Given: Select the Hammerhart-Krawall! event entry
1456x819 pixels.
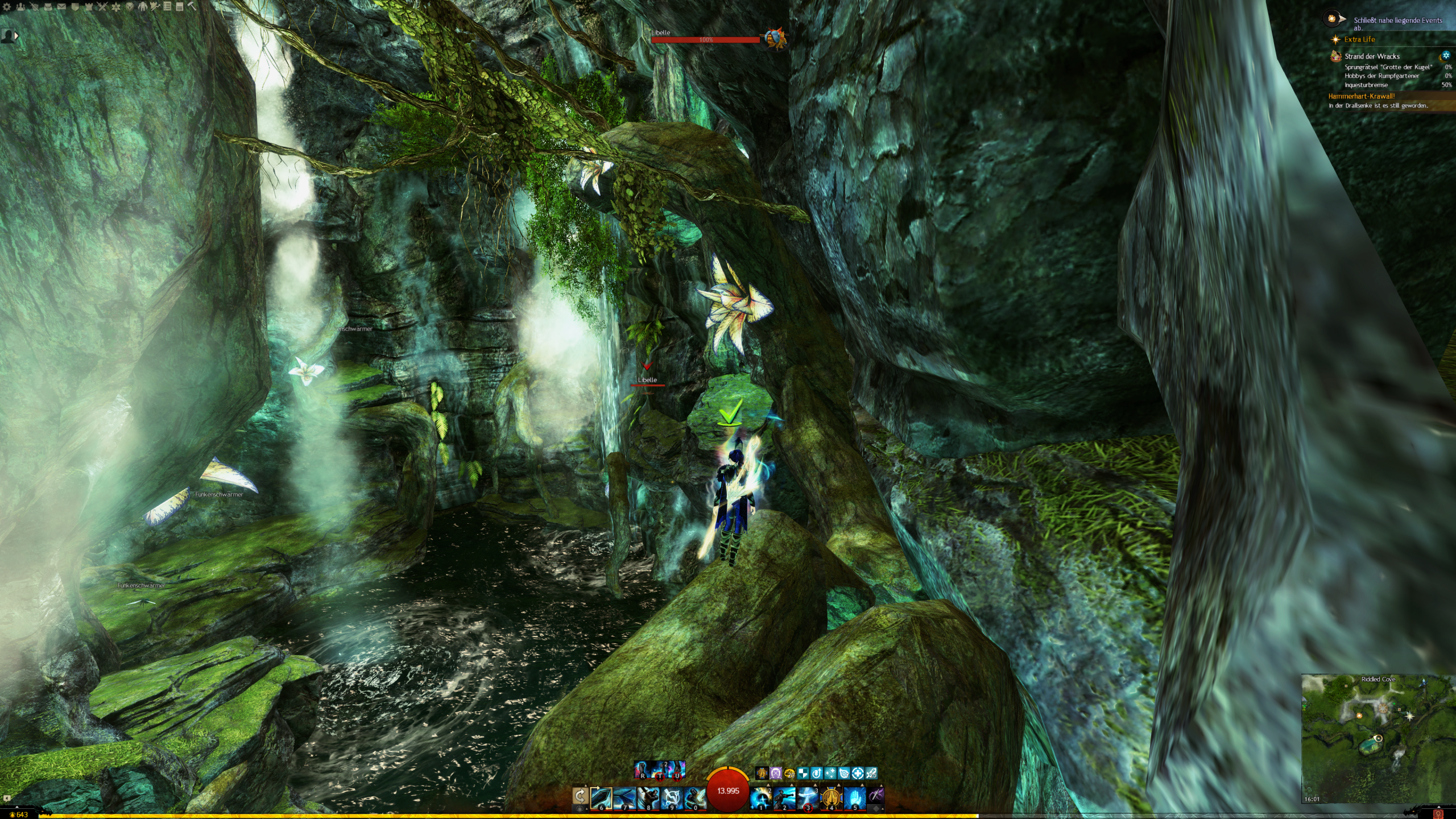Looking at the screenshot, I should point(1362,96).
